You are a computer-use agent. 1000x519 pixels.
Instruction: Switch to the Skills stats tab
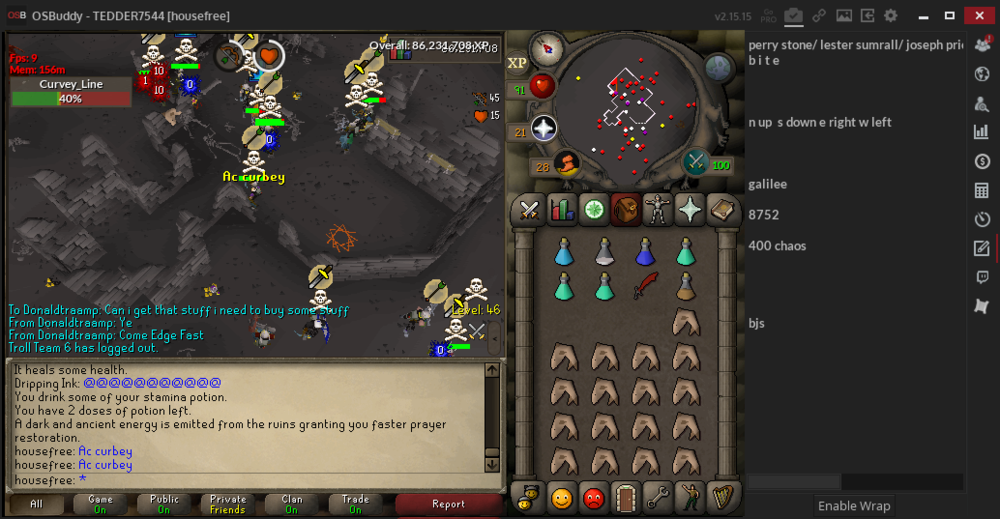tap(562, 211)
